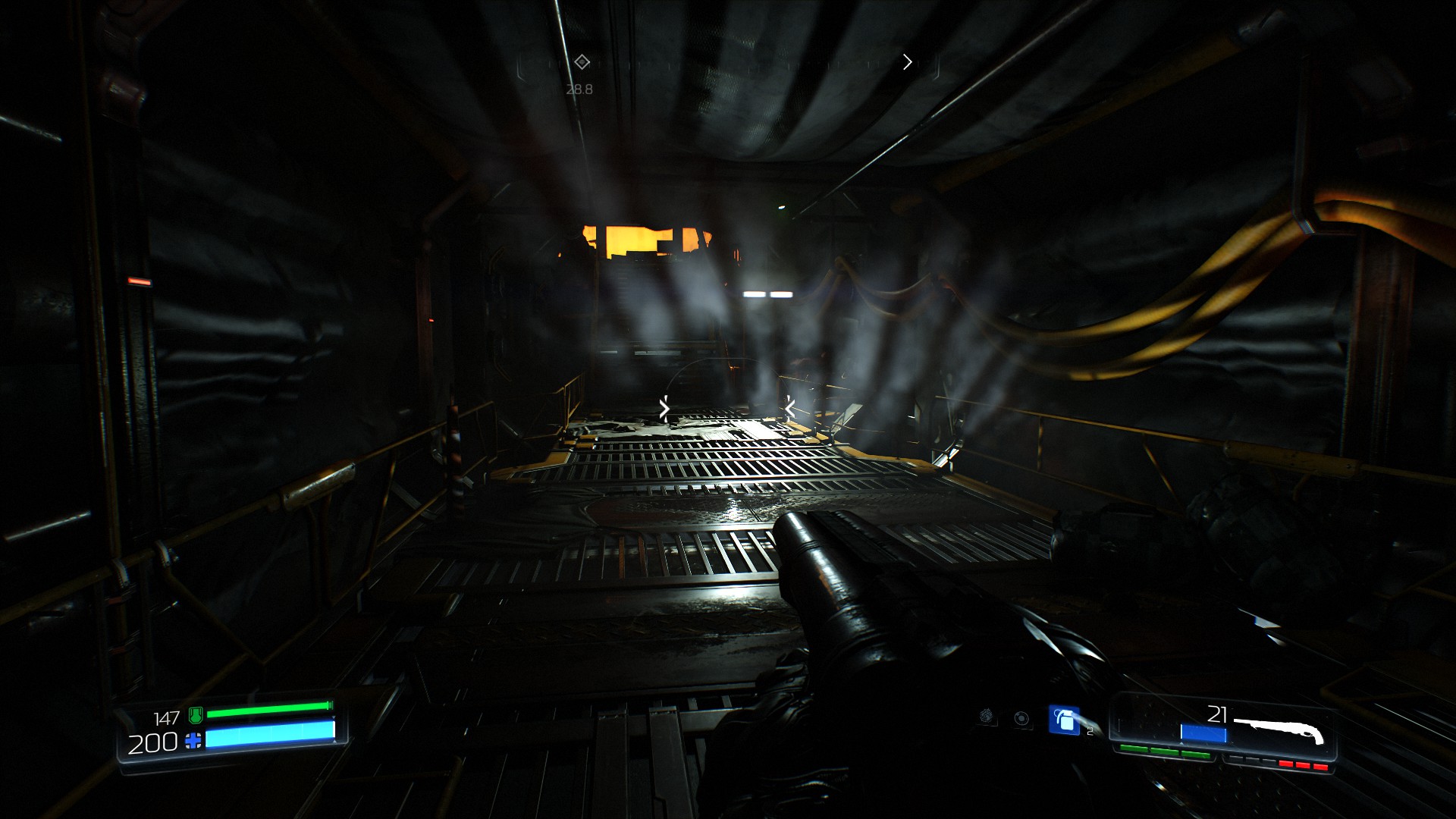Choose the swirl-shaped equipment icon

coord(987,717)
